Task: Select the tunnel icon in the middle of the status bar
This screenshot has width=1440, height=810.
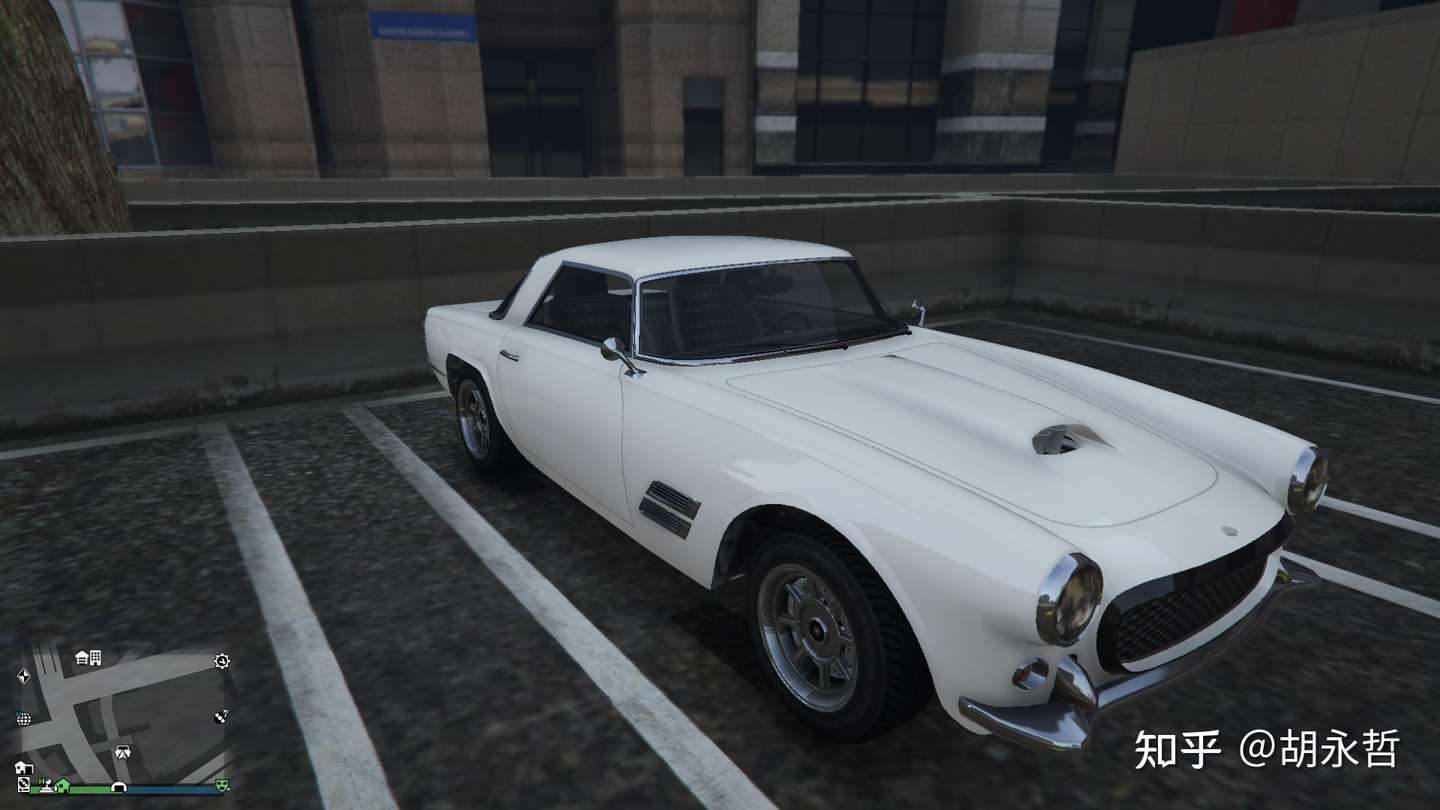Action: [120, 786]
